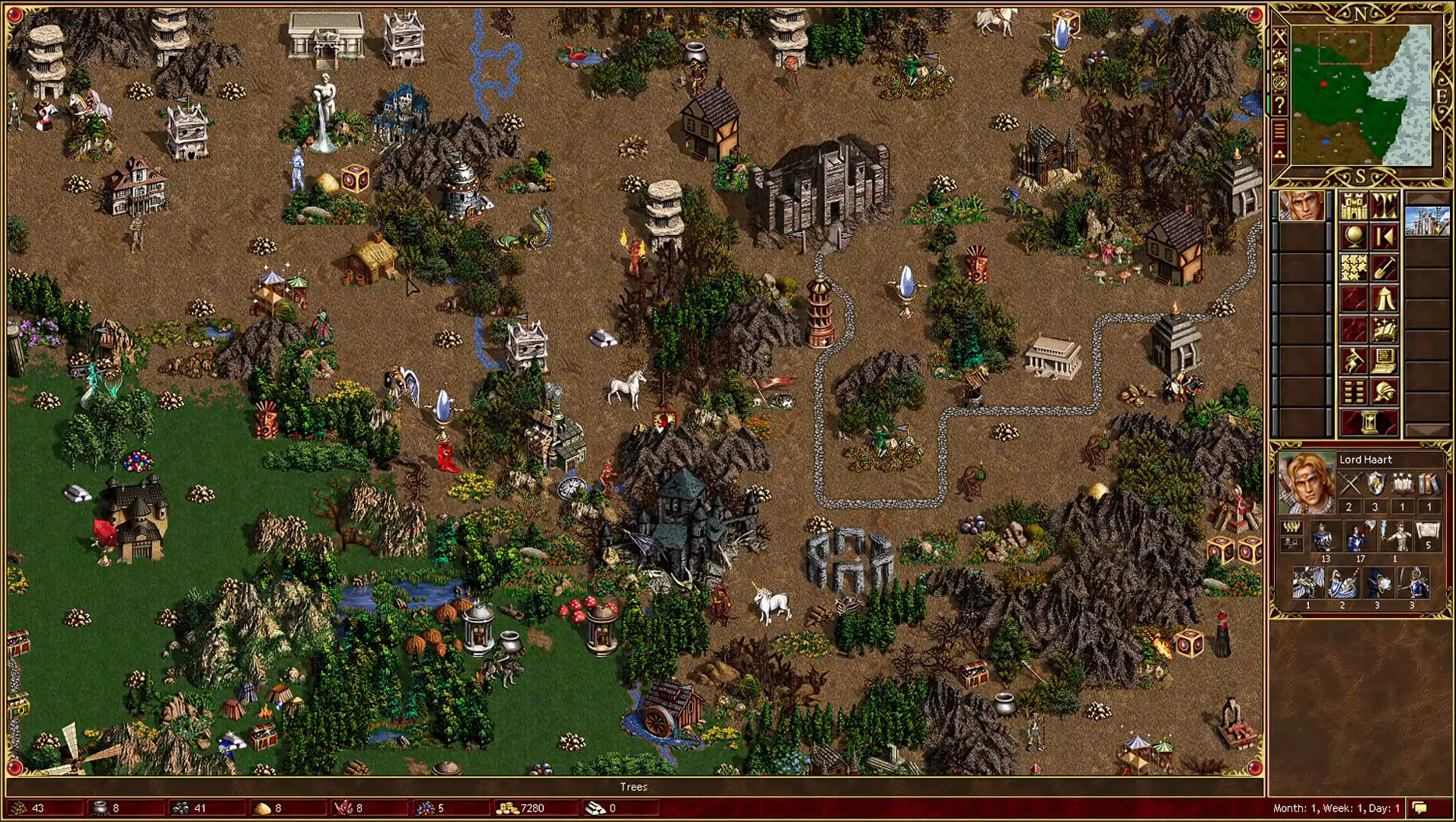View the puzzle map star-tiles icon
This screenshot has height=822, width=1456.
tap(1354, 268)
